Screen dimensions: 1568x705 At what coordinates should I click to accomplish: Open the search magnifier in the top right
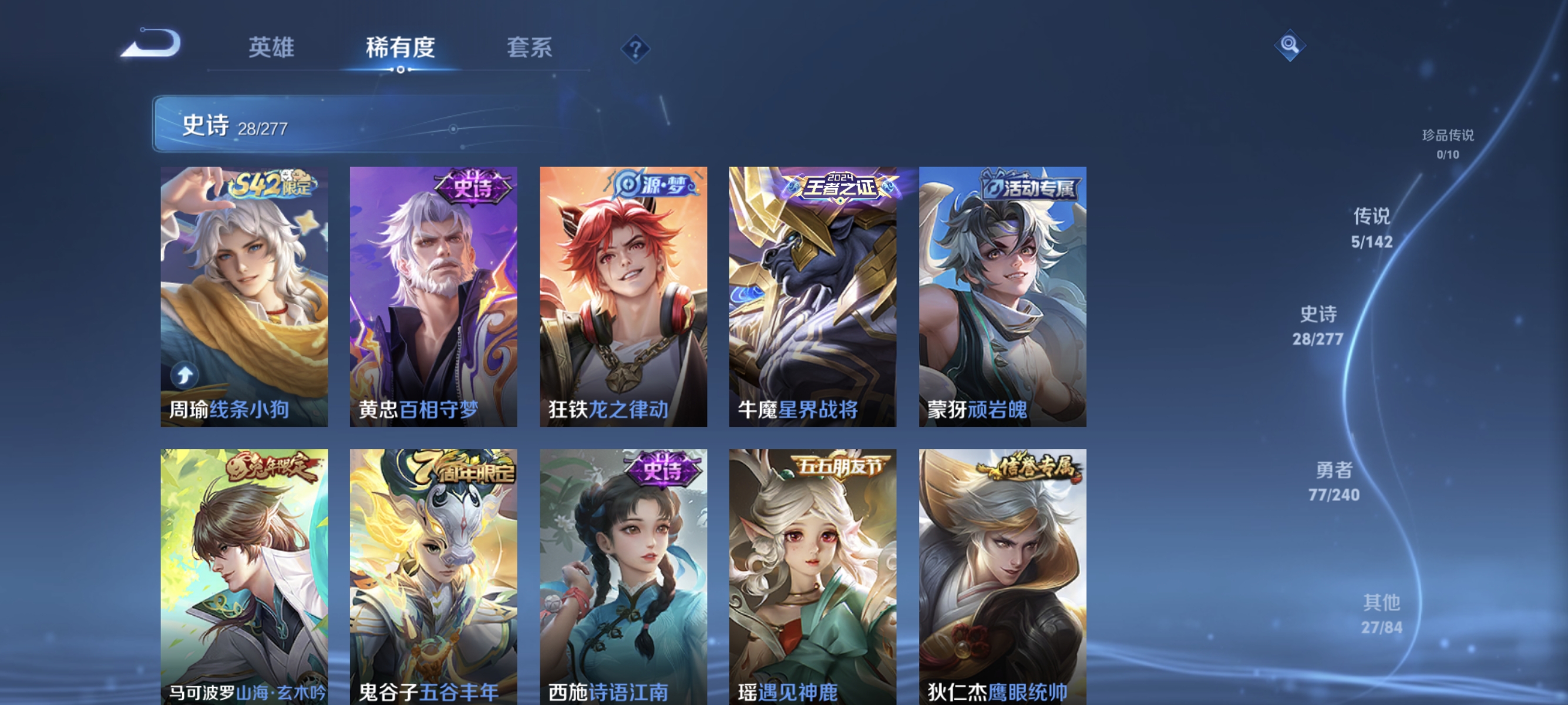[x=1290, y=44]
